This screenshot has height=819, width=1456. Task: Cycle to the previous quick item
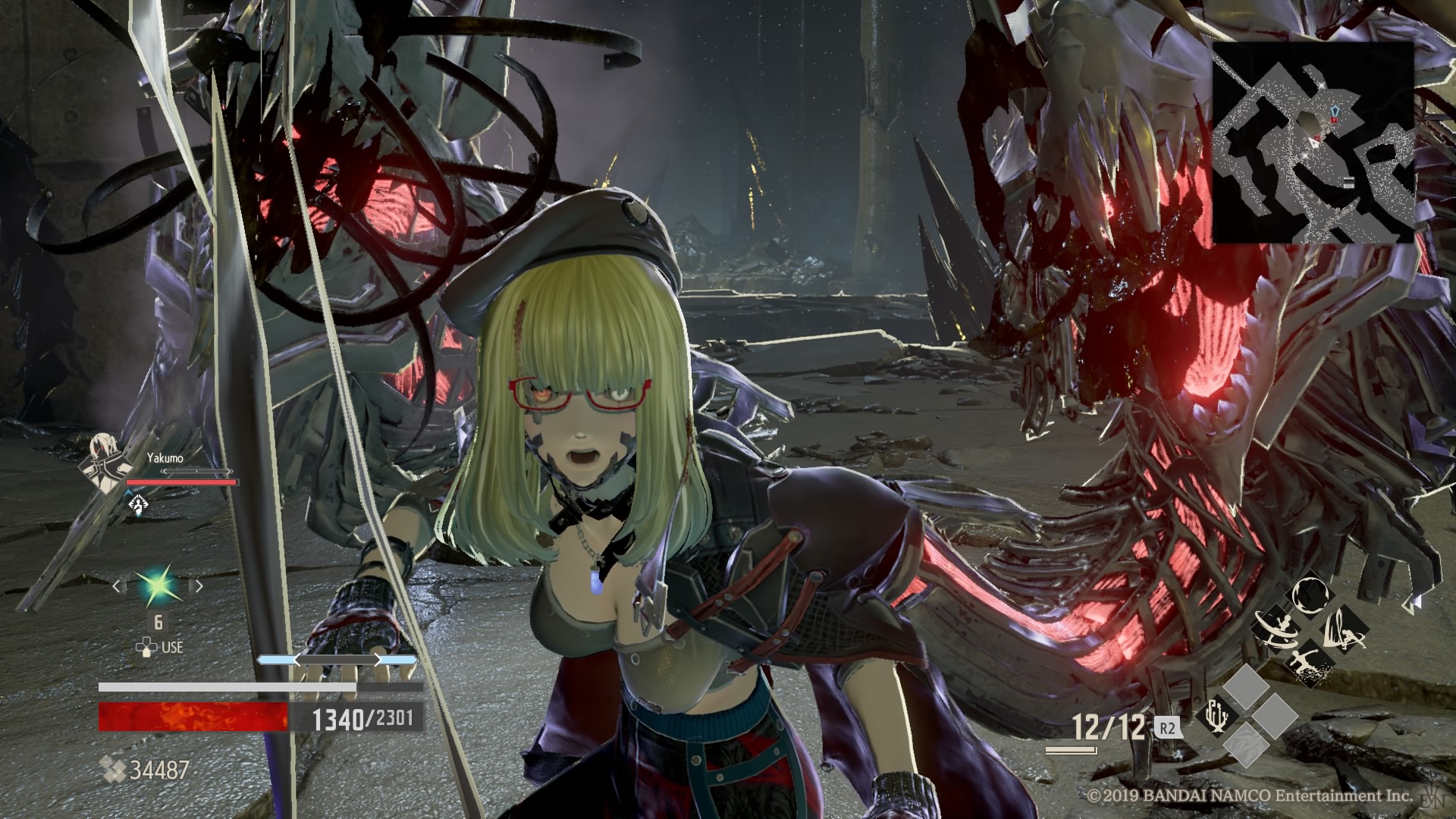click(x=118, y=585)
